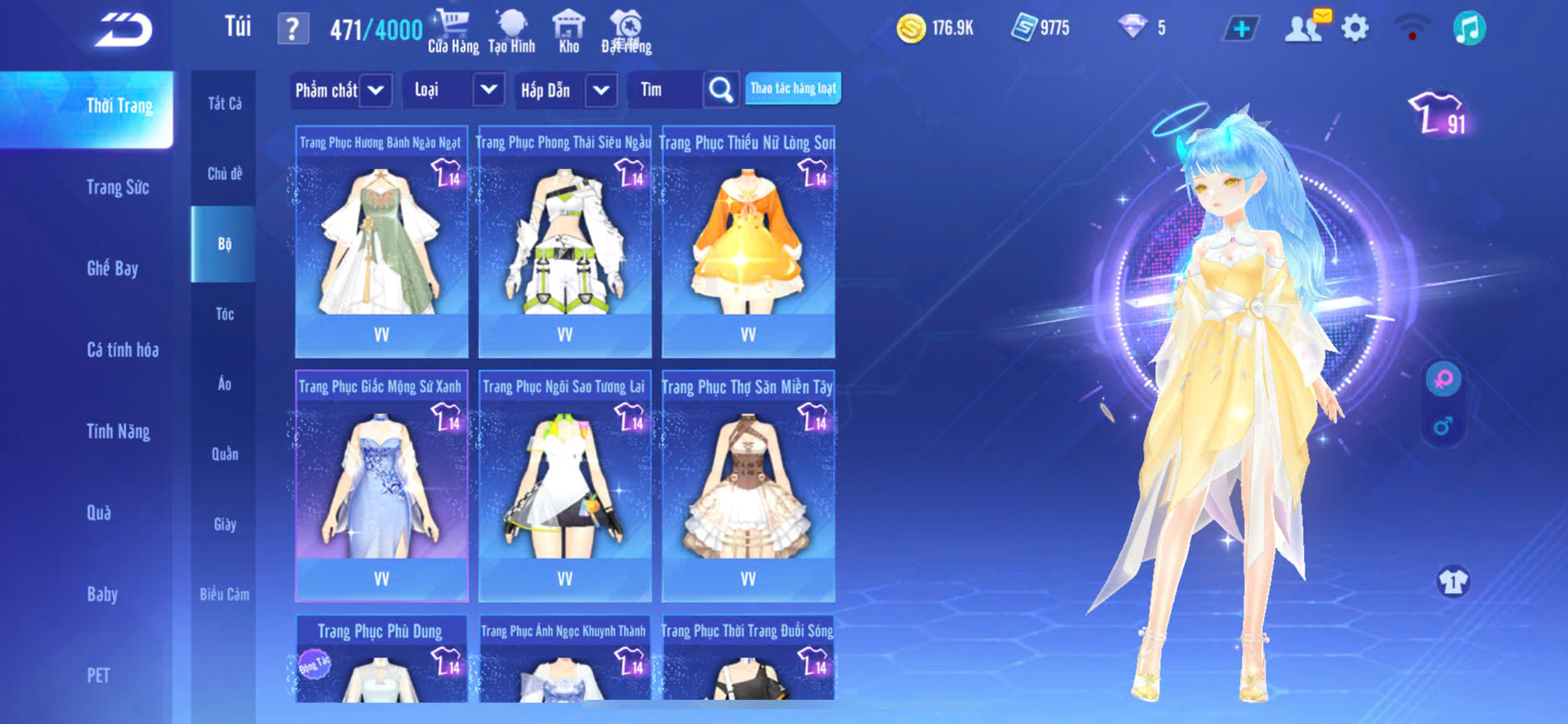
Task: Switch to the Trang Sức tab
Action: pyautogui.click(x=117, y=187)
